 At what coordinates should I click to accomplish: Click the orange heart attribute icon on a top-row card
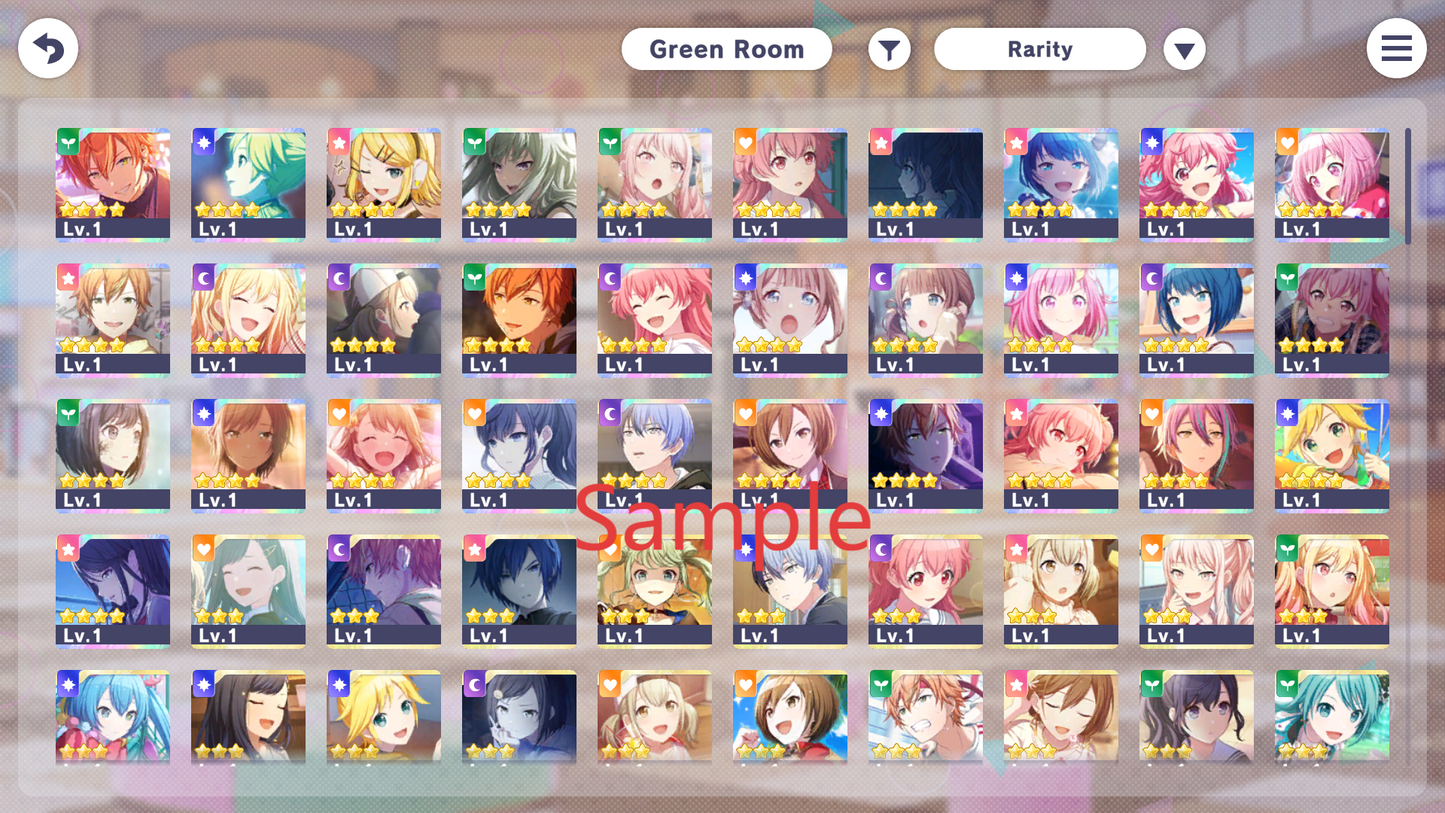pos(744,141)
